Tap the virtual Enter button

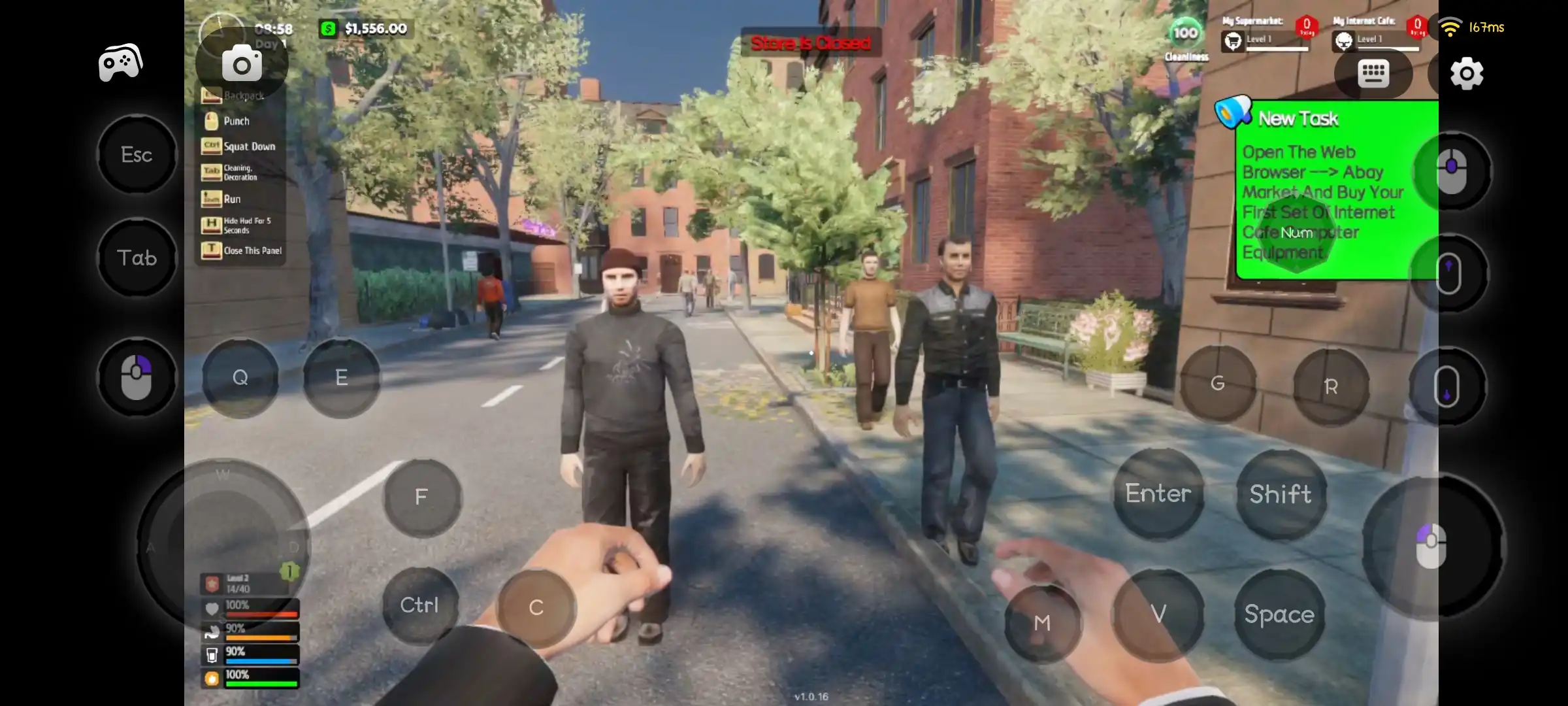(x=1158, y=494)
